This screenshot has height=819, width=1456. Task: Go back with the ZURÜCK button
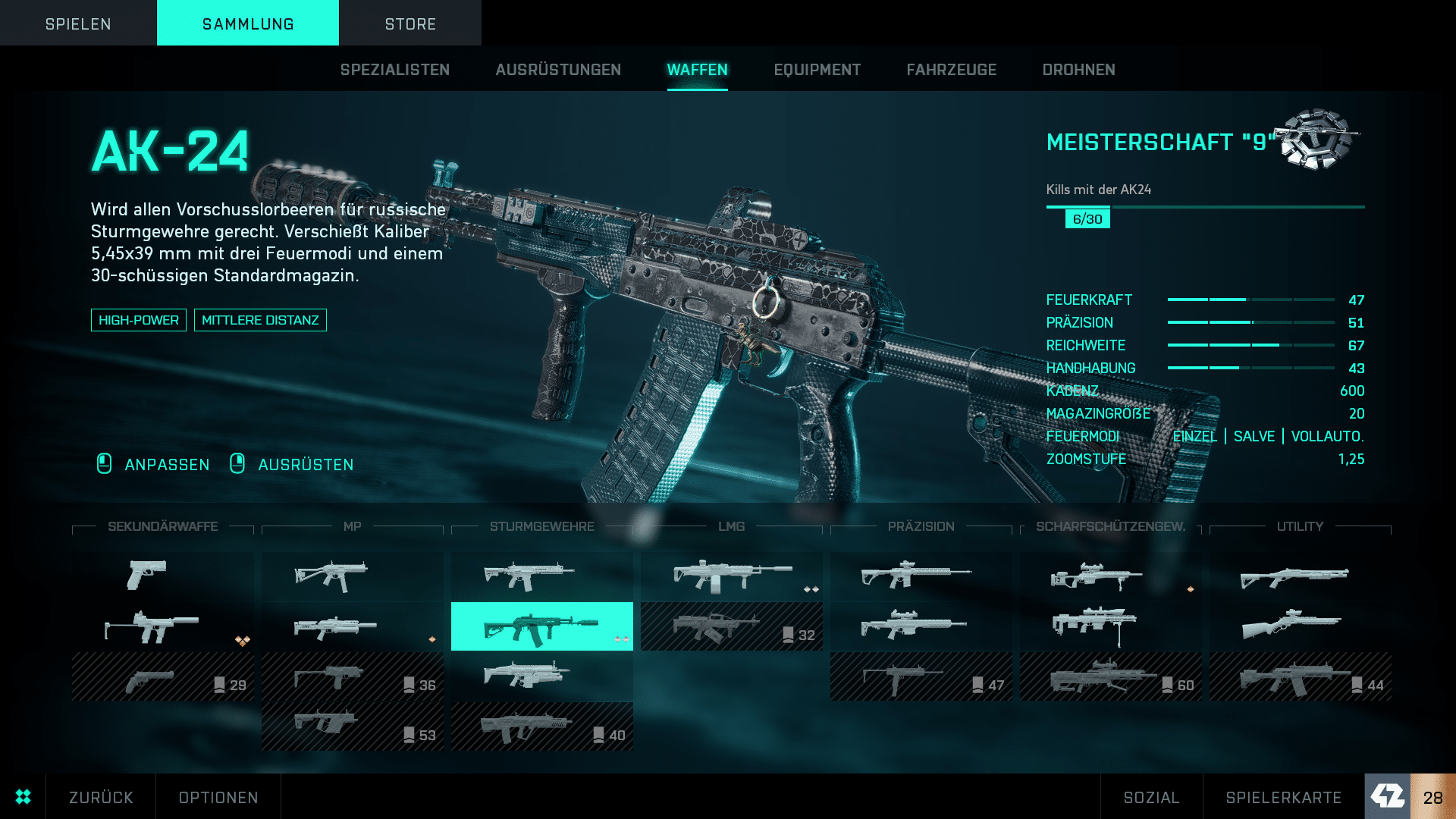click(101, 797)
